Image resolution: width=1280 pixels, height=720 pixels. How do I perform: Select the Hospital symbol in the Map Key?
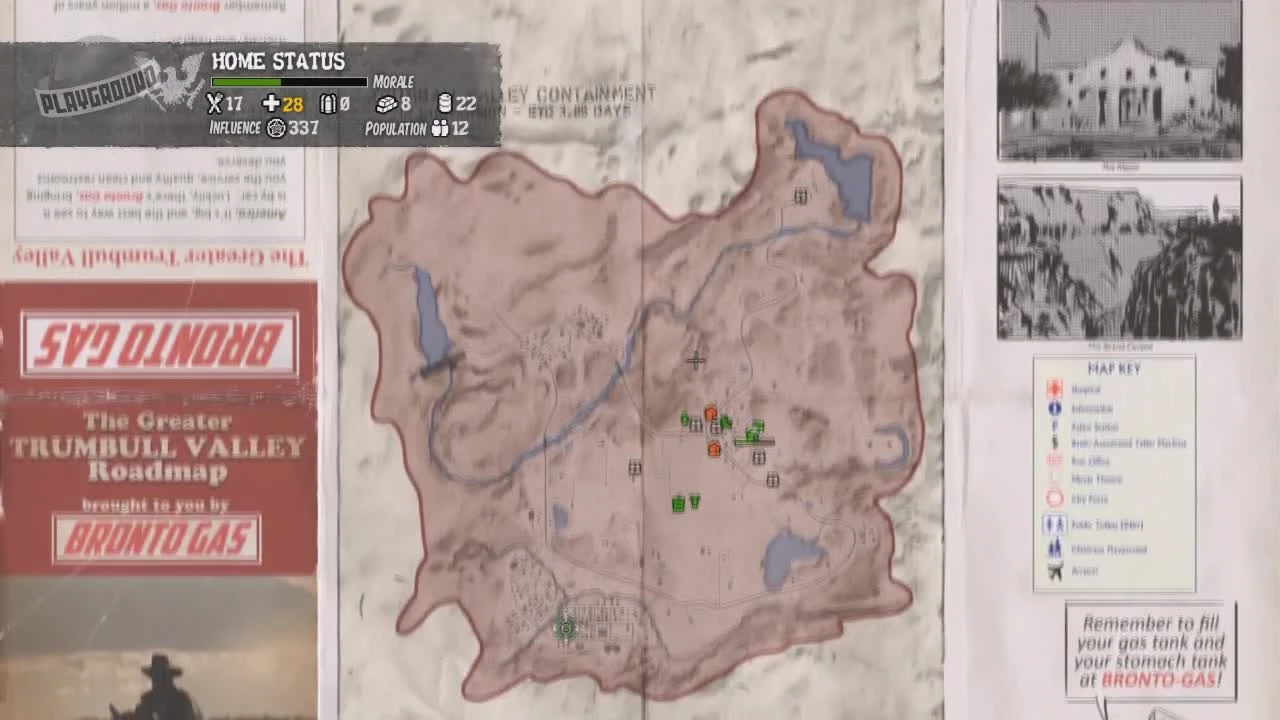[1054, 389]
